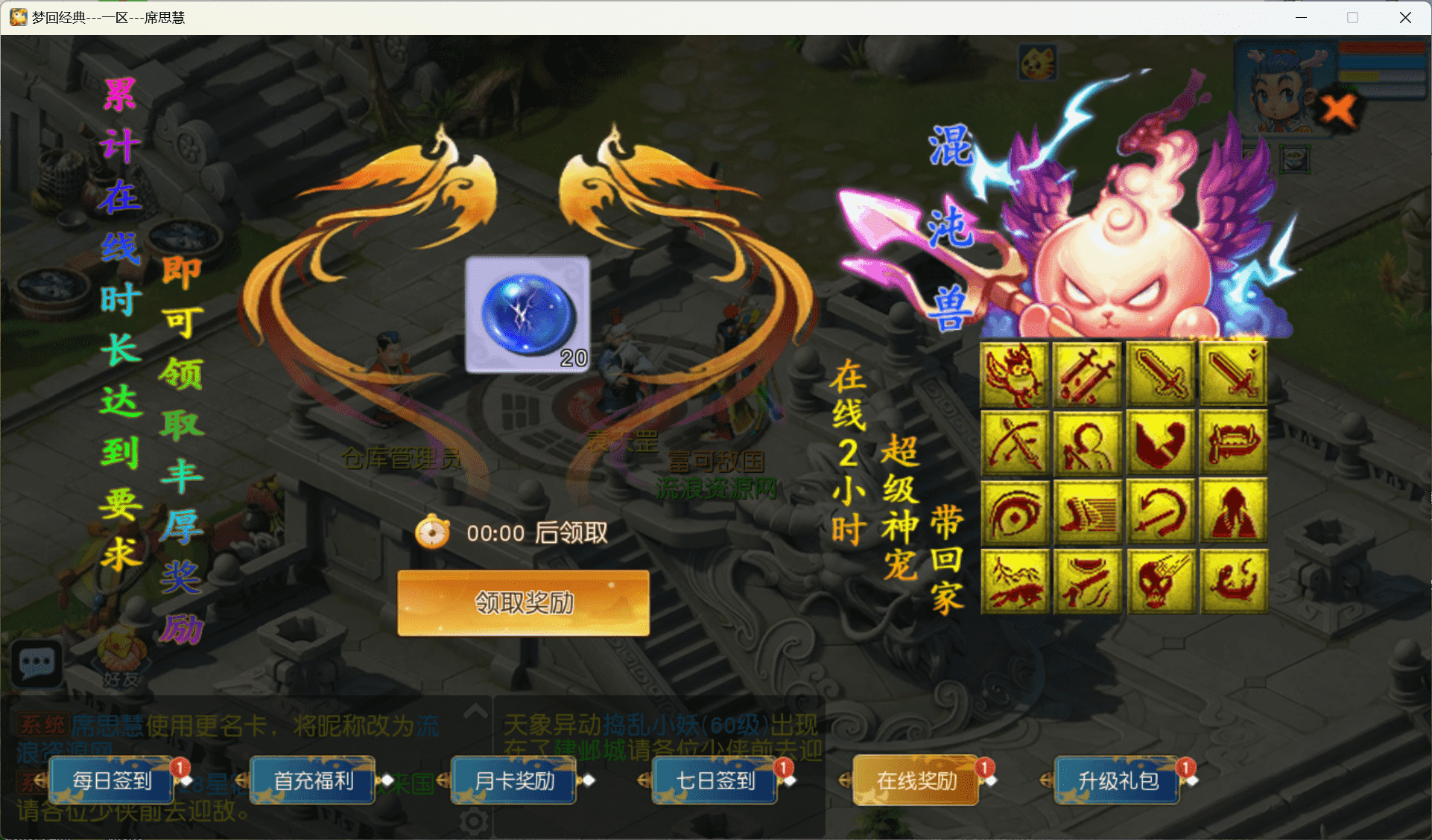The height and width of the screenshot is (840, 1432).
Task: Select the bow and arrow skill icon
Action: tap(1015, 442)
